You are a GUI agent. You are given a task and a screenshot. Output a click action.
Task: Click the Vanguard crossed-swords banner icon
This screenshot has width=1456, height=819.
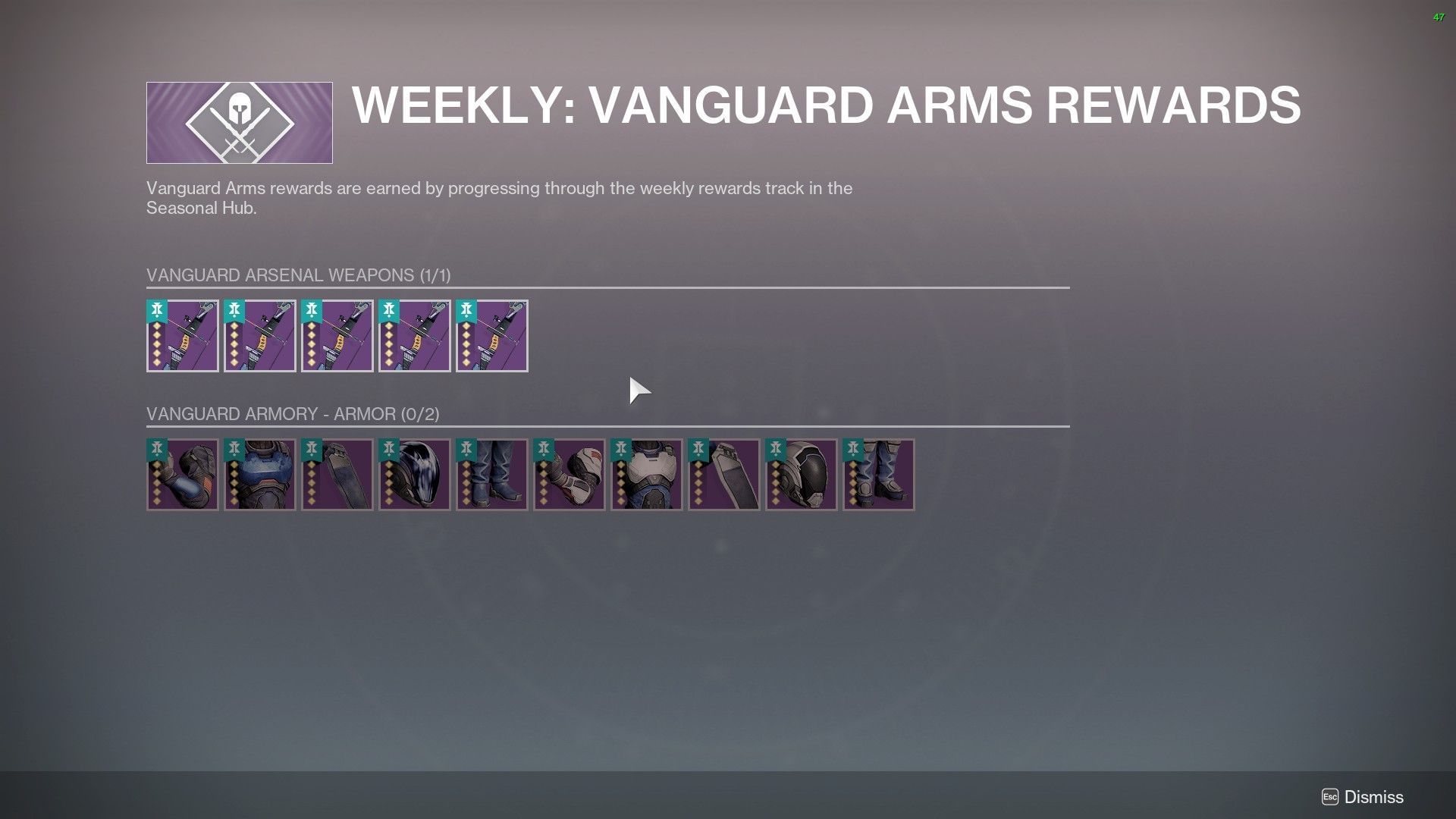coord(239,122)
